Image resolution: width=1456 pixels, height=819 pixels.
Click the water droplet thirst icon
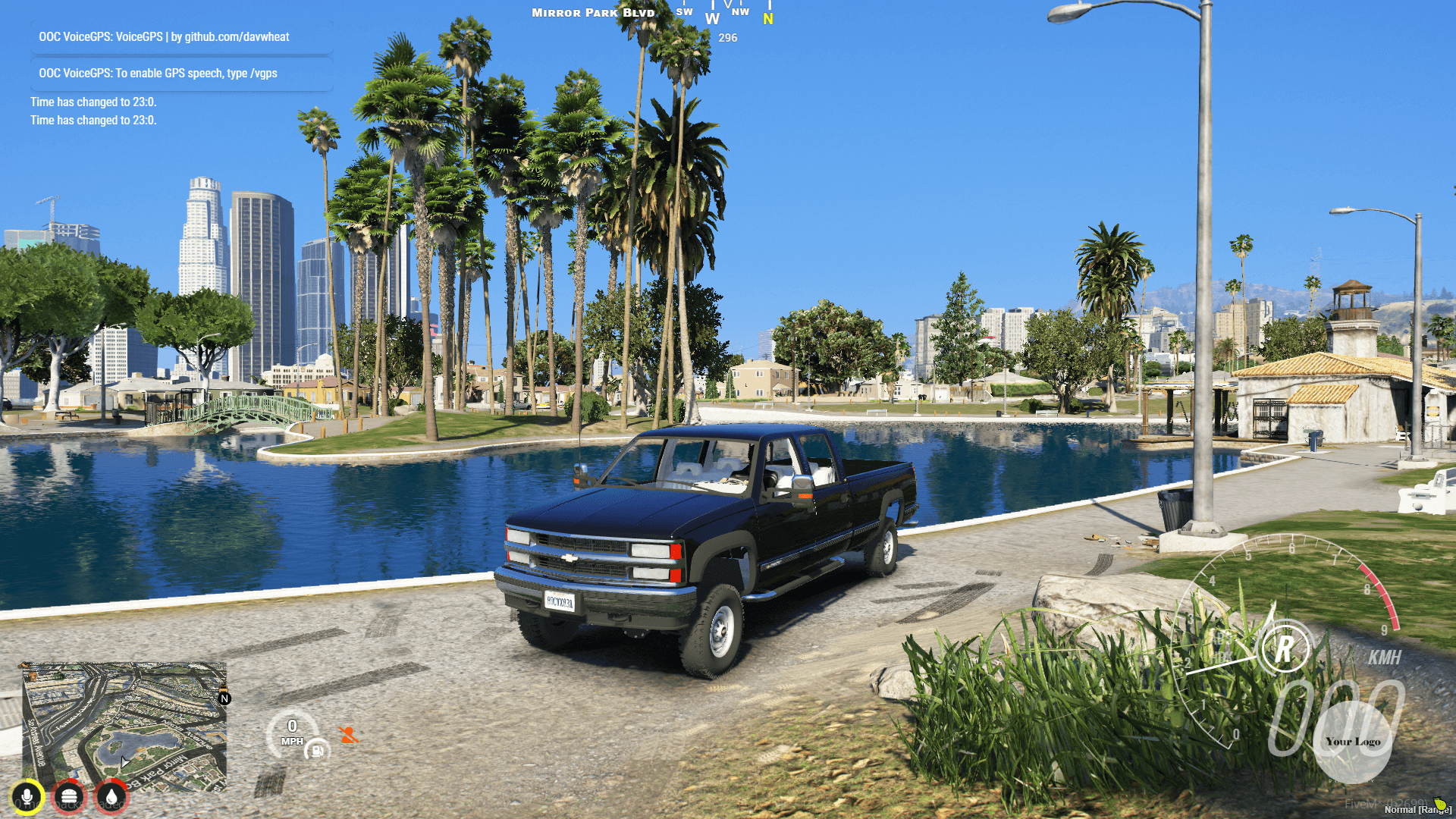pos(111,797)
